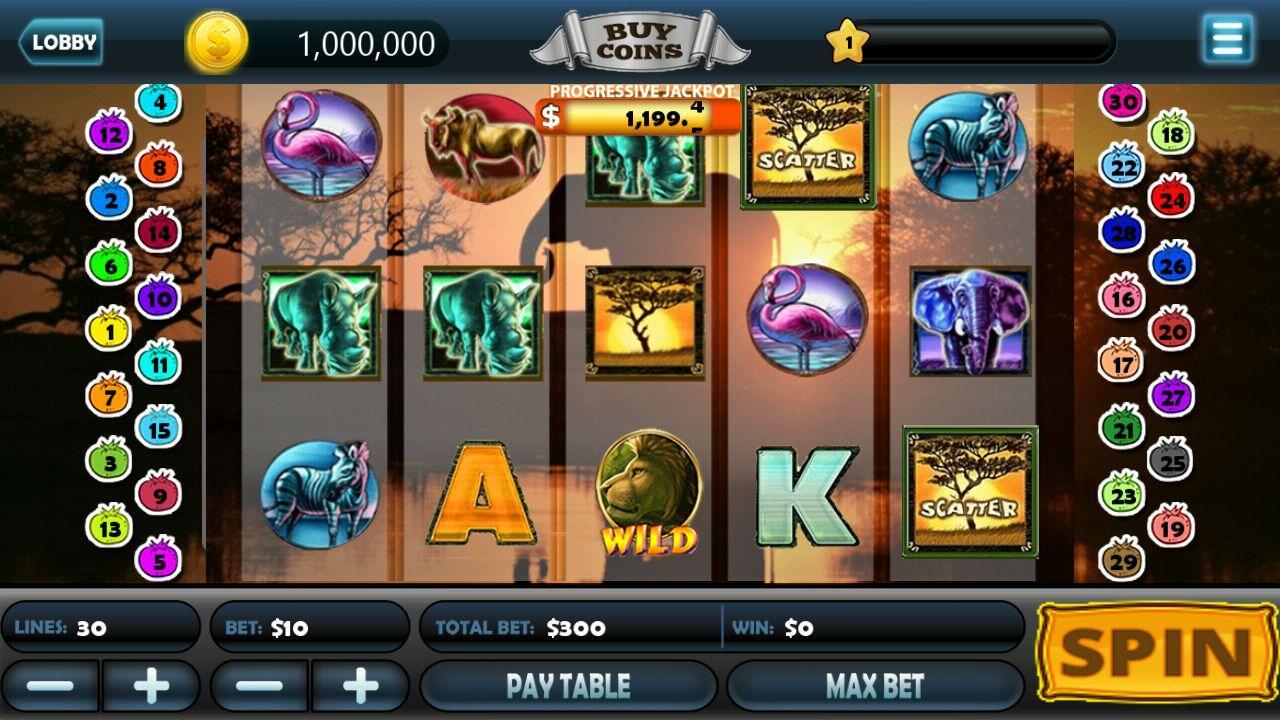1280x720 pixels.
Task: Return to the LOBBY
Action: click(x=62, y=42)
